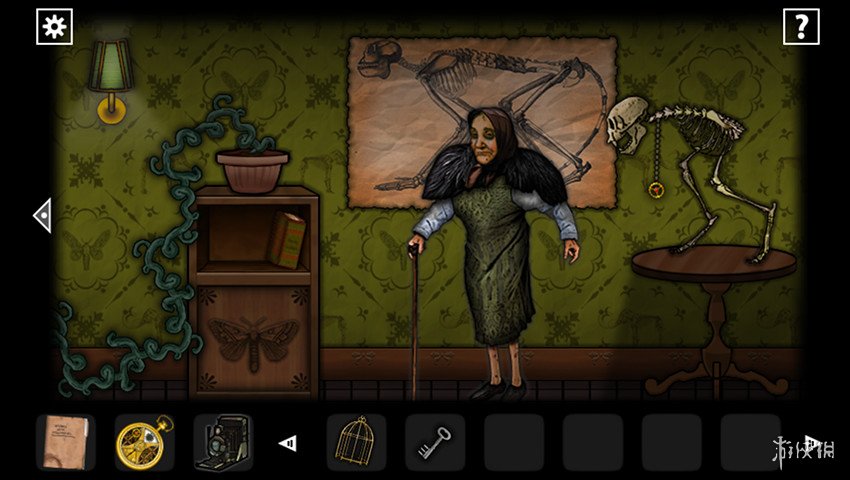Go to the room on the left
The width and height of the screenshot is (850, 480).
42,215
